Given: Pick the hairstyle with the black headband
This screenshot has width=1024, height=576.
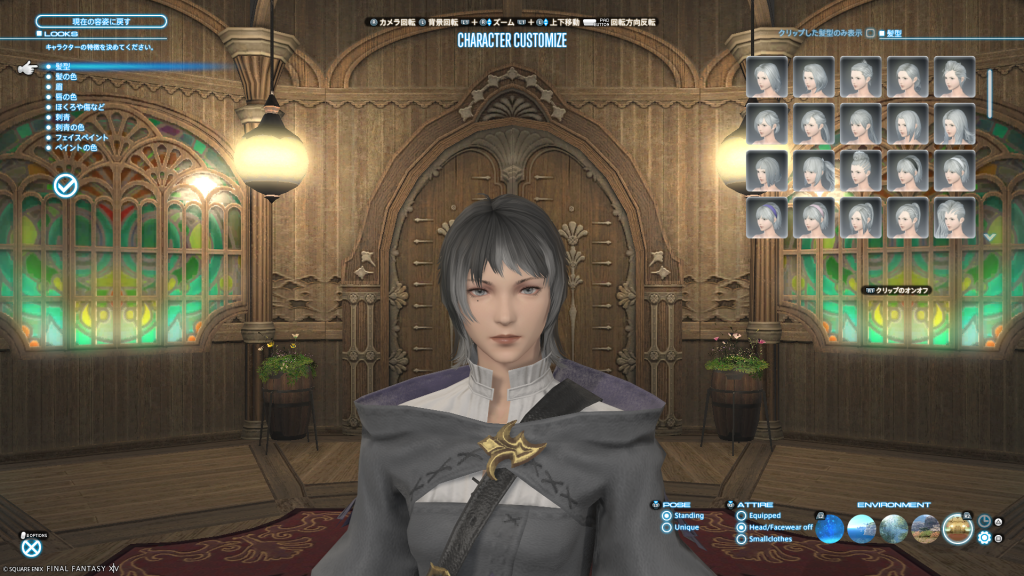Looking at the screenshot, I should (908, 171).
